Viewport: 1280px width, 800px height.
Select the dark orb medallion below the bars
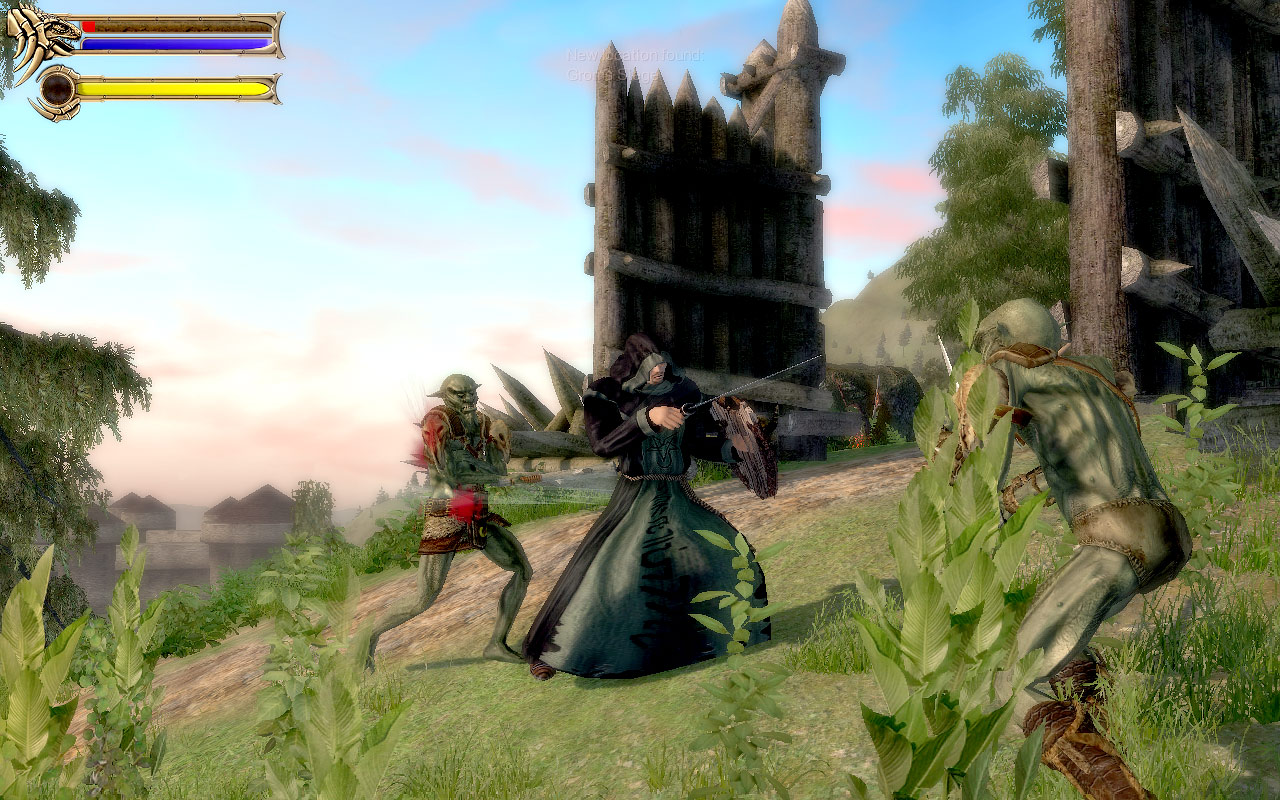pos(56,89)
